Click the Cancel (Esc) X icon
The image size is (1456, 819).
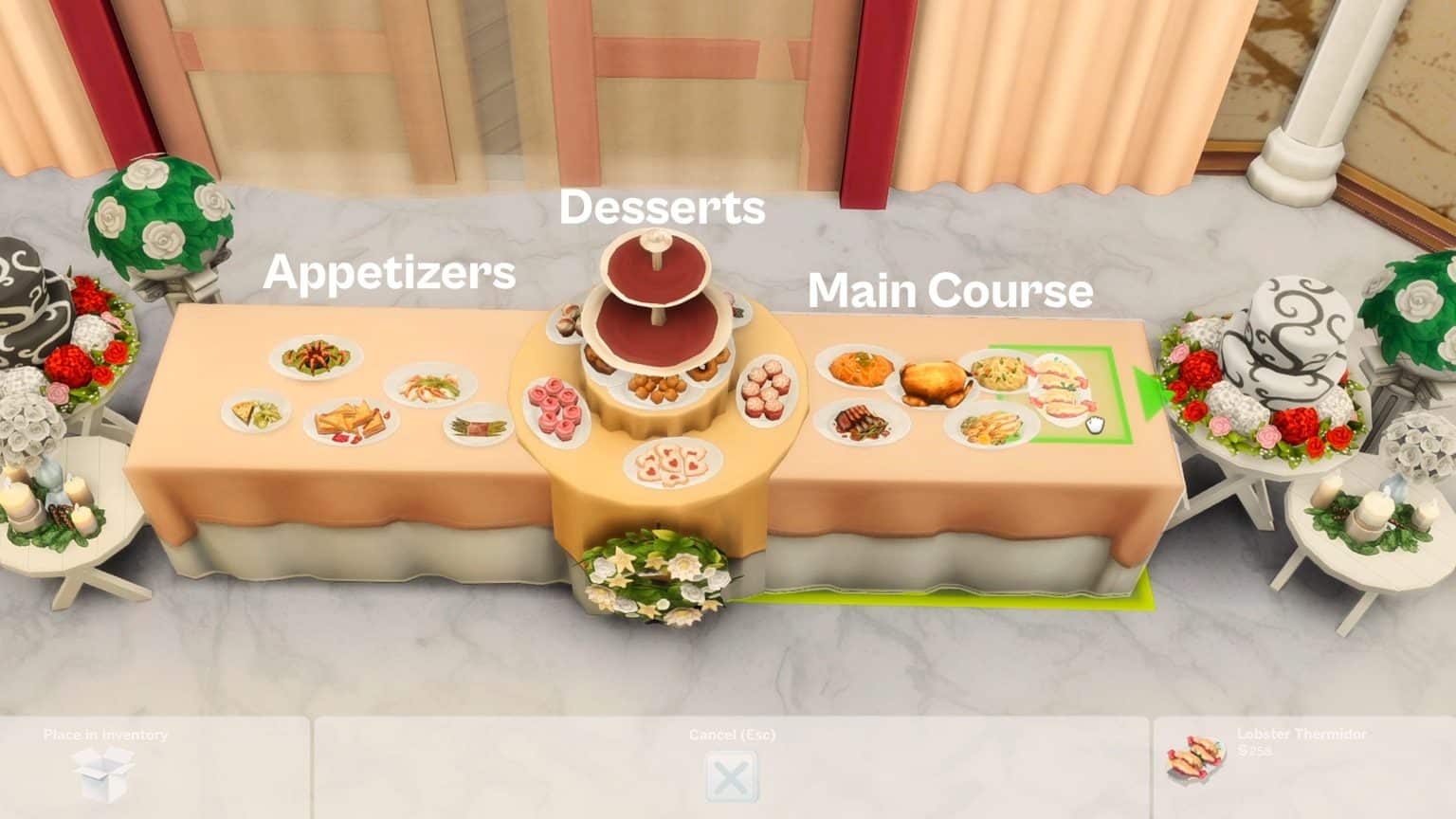click(x=730, y=775)
